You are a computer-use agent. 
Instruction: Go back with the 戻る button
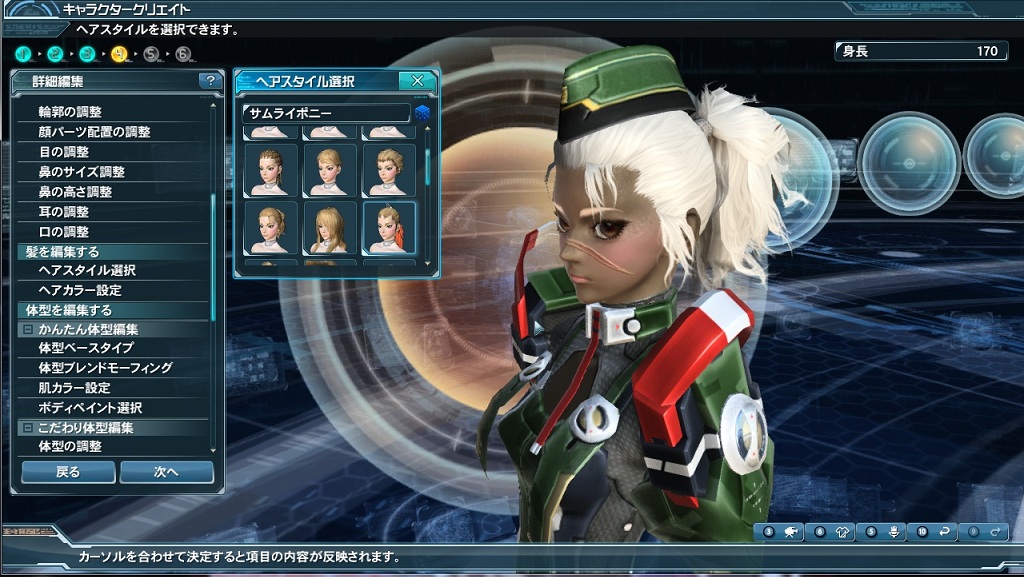pyautogui.click(x=68, y=472)
